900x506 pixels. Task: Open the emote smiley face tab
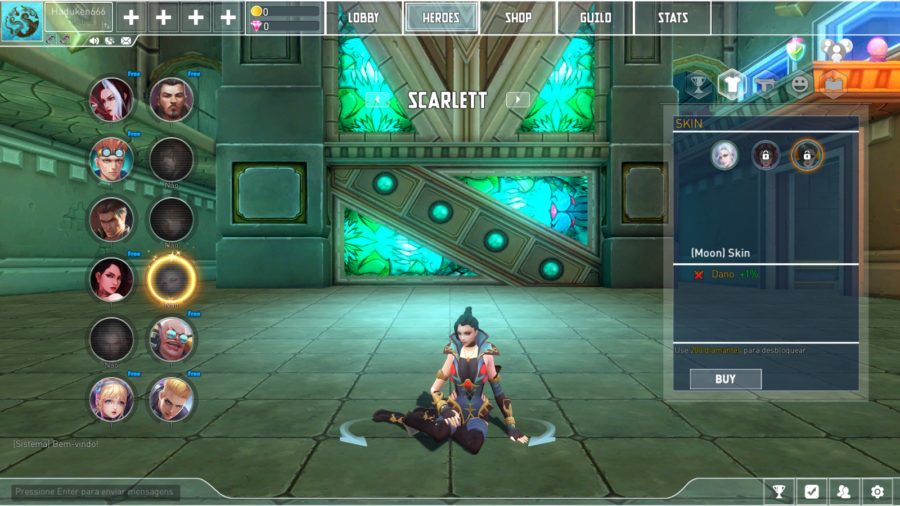point(799,85)
